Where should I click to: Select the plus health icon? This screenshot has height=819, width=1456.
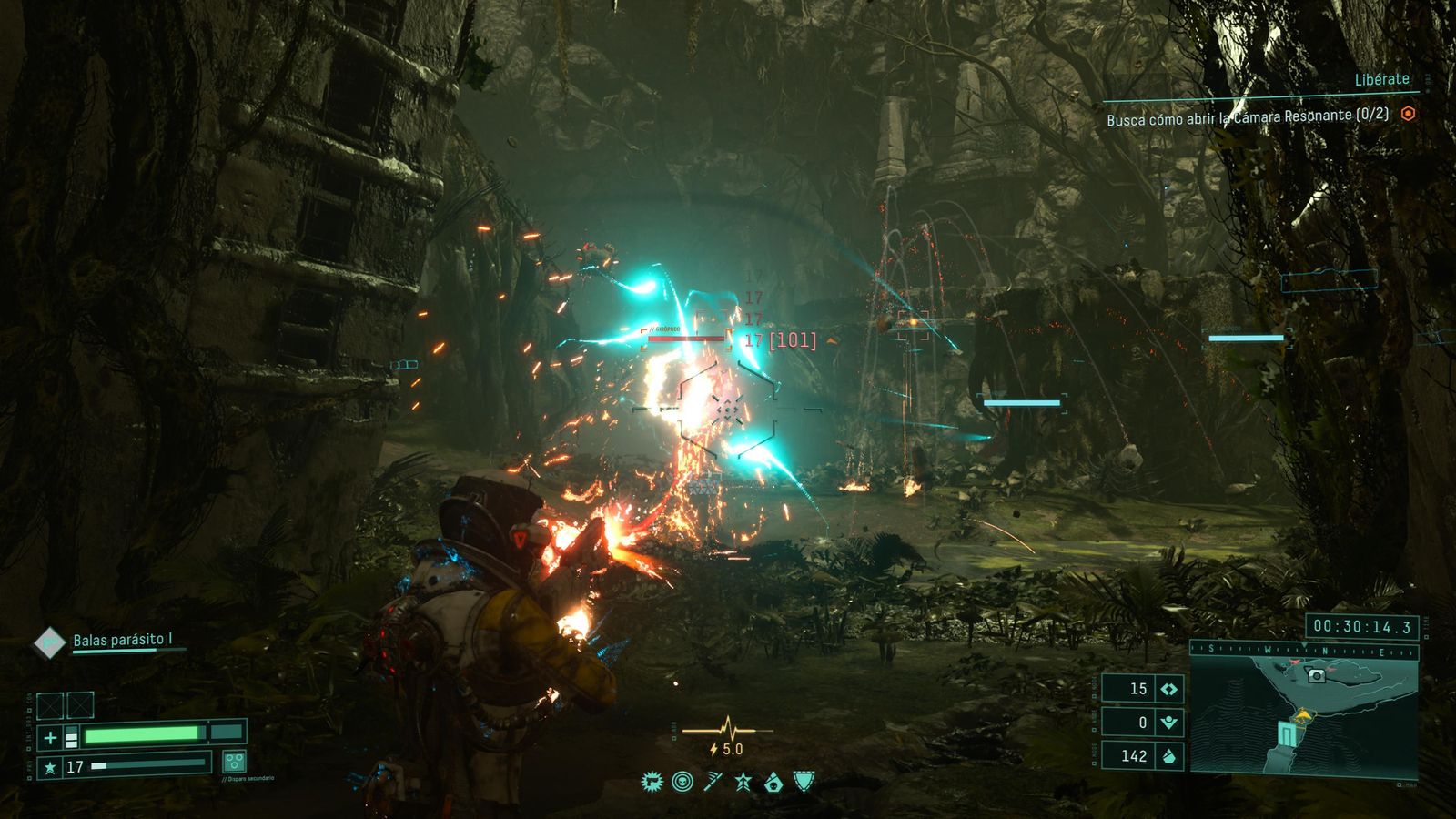(x=50, y=737)
